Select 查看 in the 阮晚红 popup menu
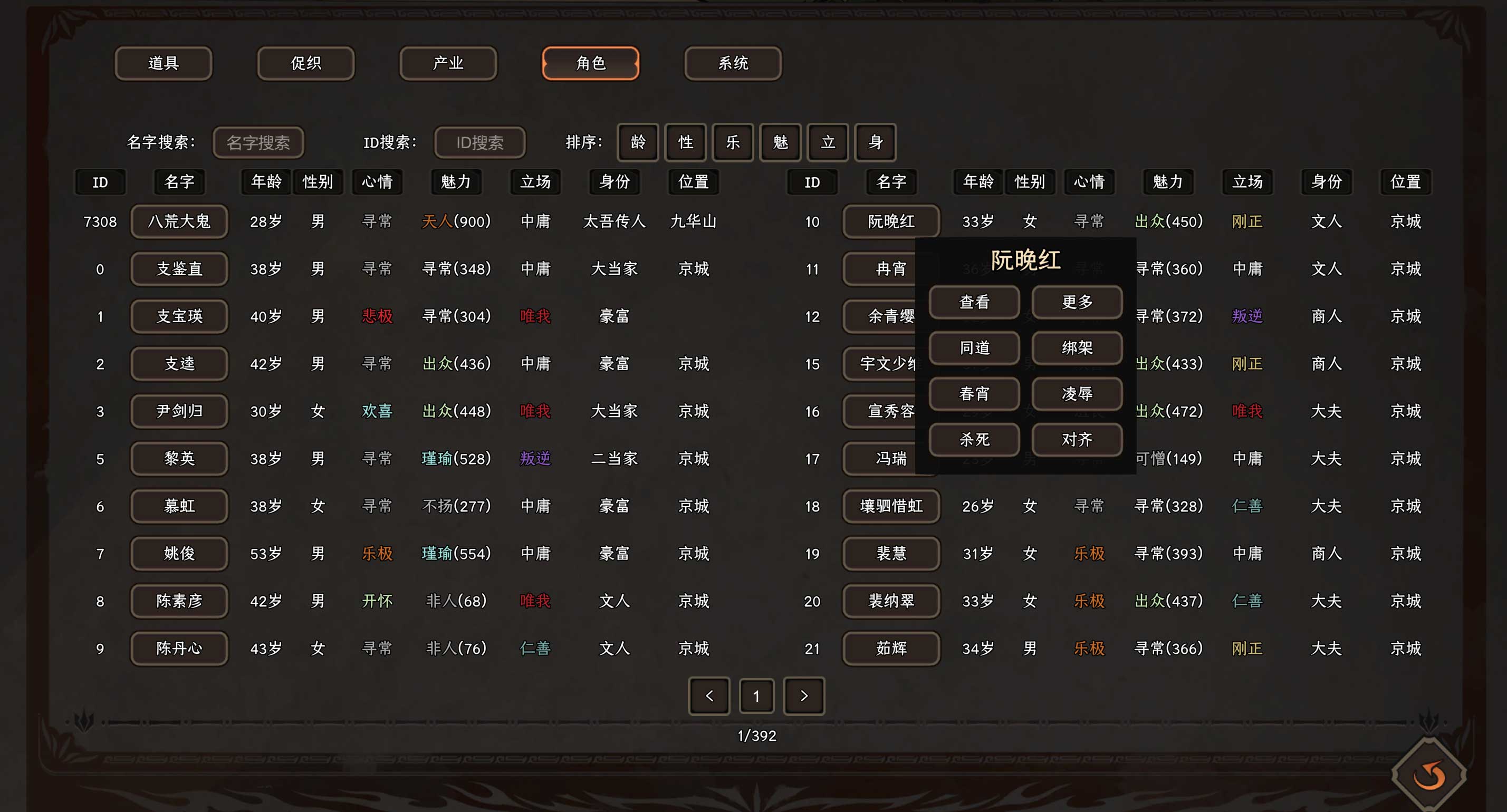The width and height of the screenshot is (1507, 812). [x=974, y=302]
